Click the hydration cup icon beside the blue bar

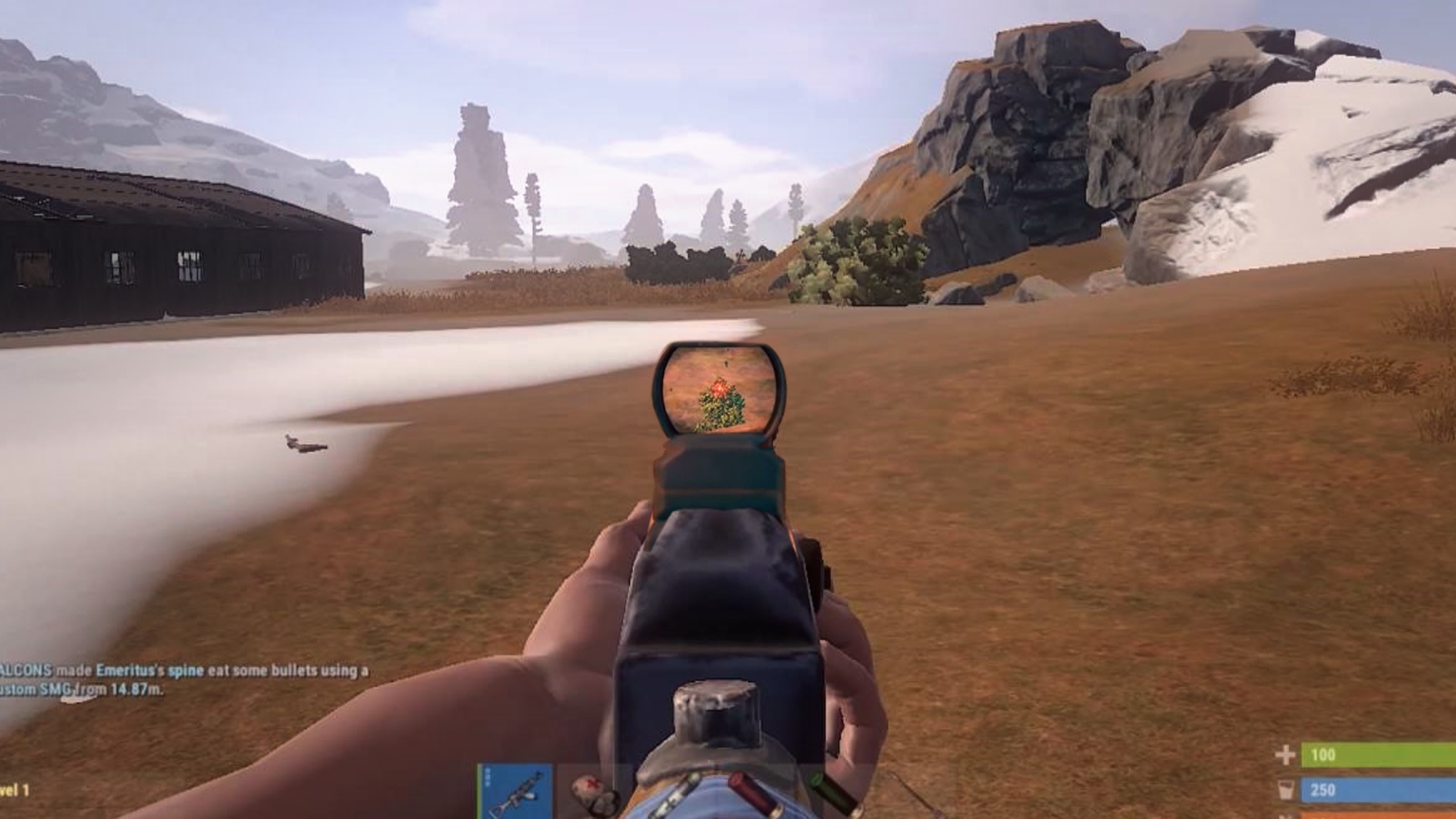(1285, 789)
